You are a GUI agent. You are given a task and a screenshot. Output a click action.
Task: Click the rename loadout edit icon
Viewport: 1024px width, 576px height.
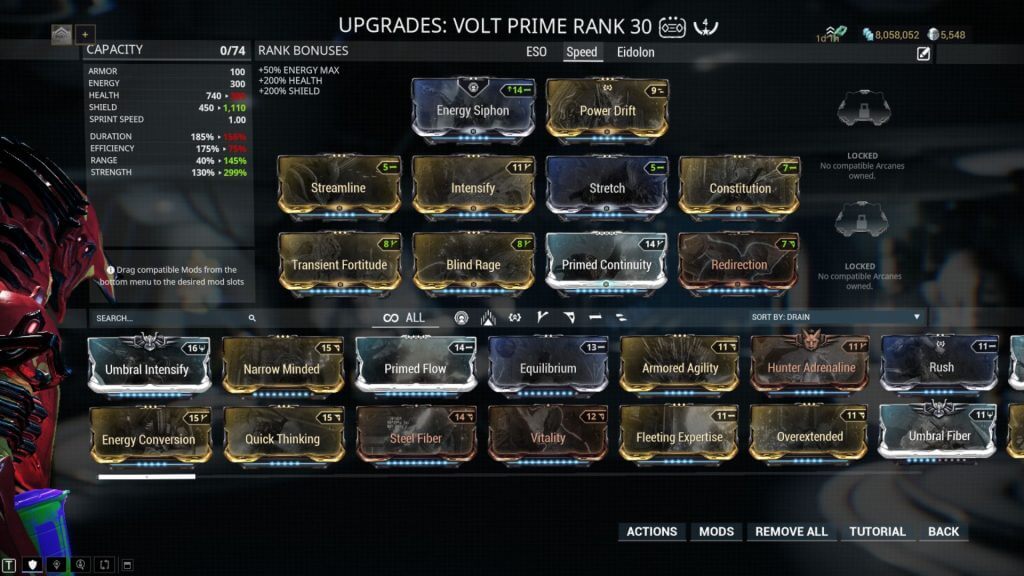tap(924, 54)
